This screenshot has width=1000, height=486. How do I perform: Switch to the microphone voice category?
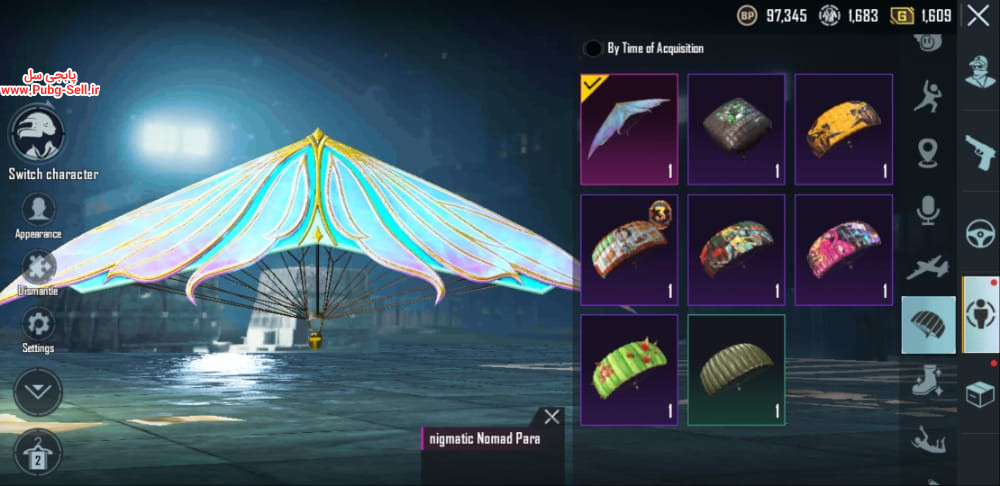coord(928,210)
